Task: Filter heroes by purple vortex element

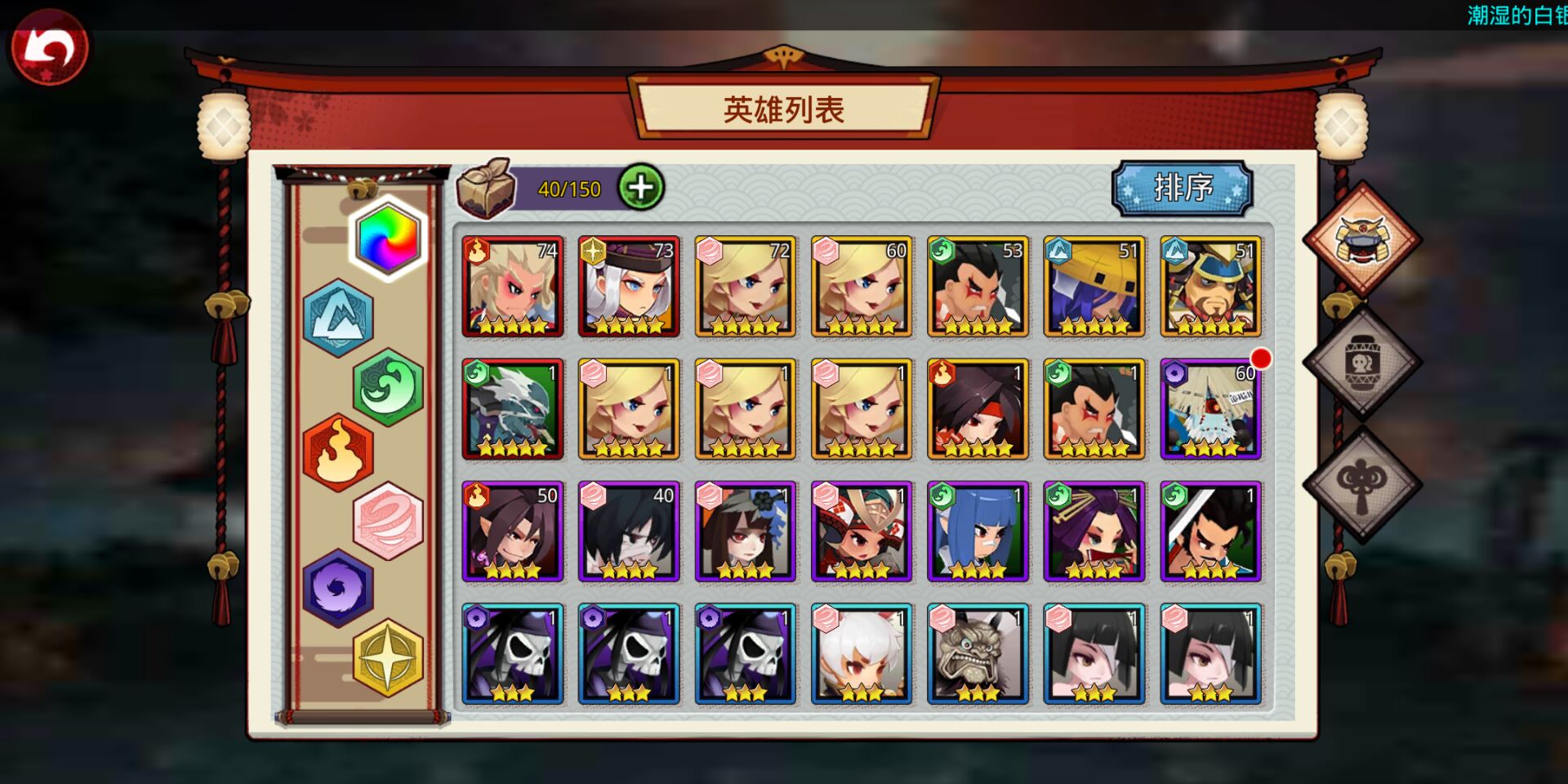Action: click(x=338, y=588)
